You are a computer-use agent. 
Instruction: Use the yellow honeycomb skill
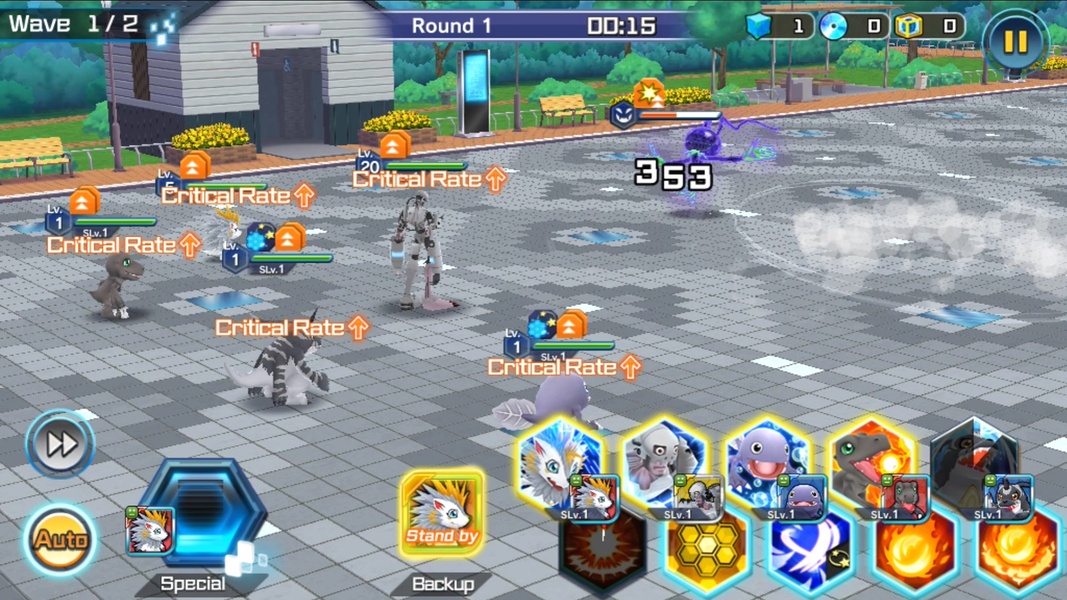pos(706,555)
